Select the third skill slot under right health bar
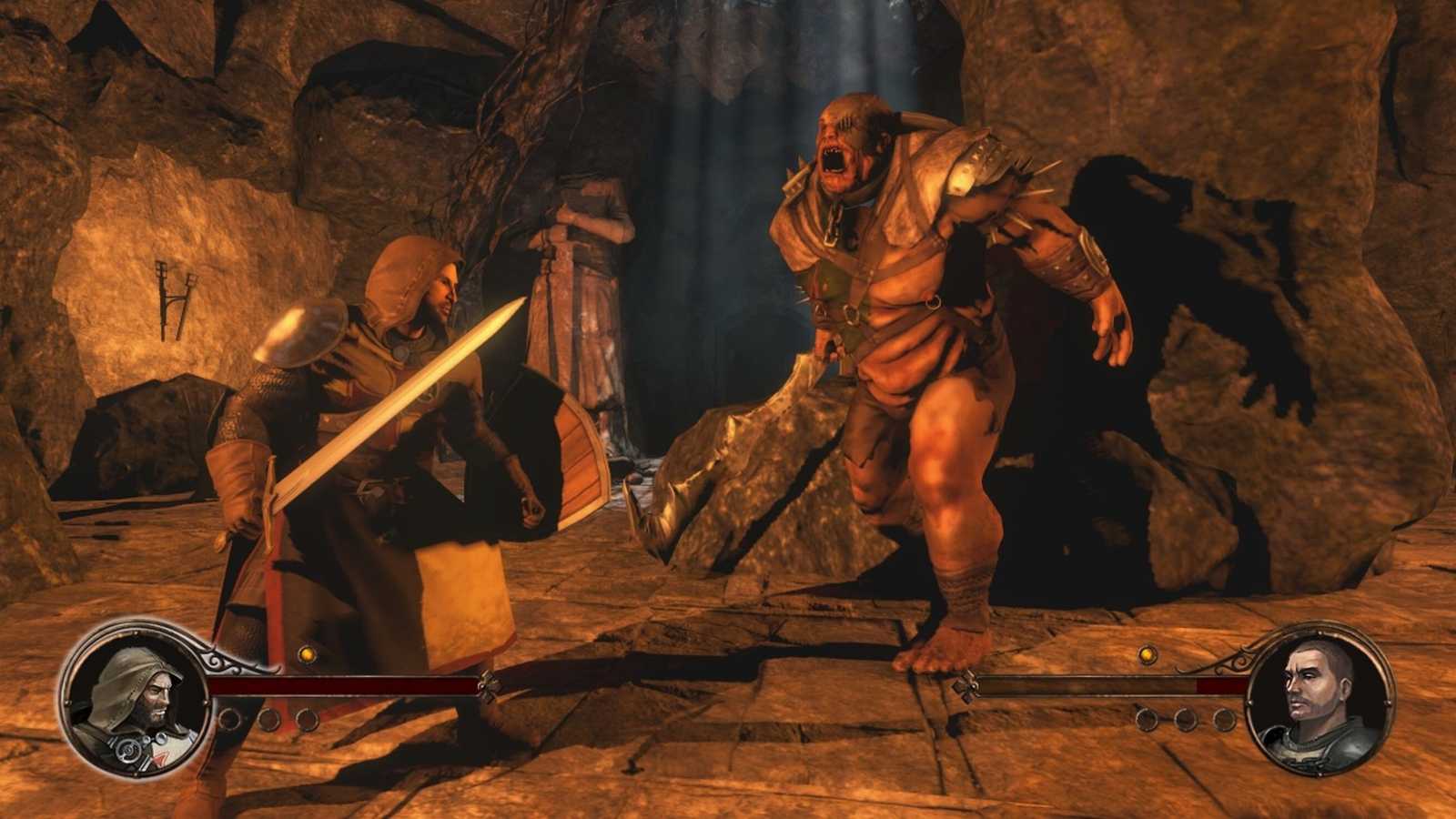This screenshot has width=1456, height=819. tap(1224, 719)
